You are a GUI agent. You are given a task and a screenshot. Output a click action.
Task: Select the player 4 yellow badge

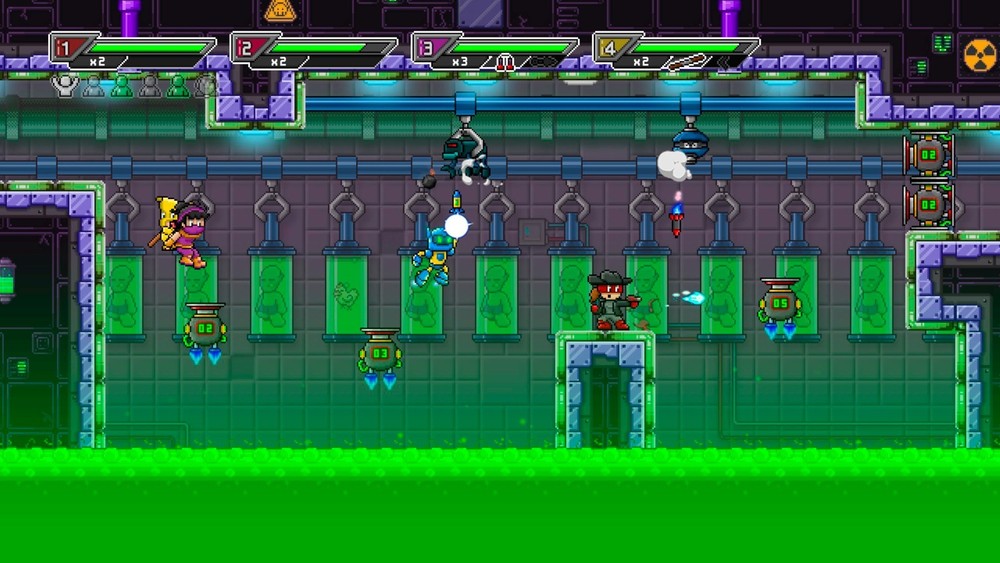coord(607,47)
